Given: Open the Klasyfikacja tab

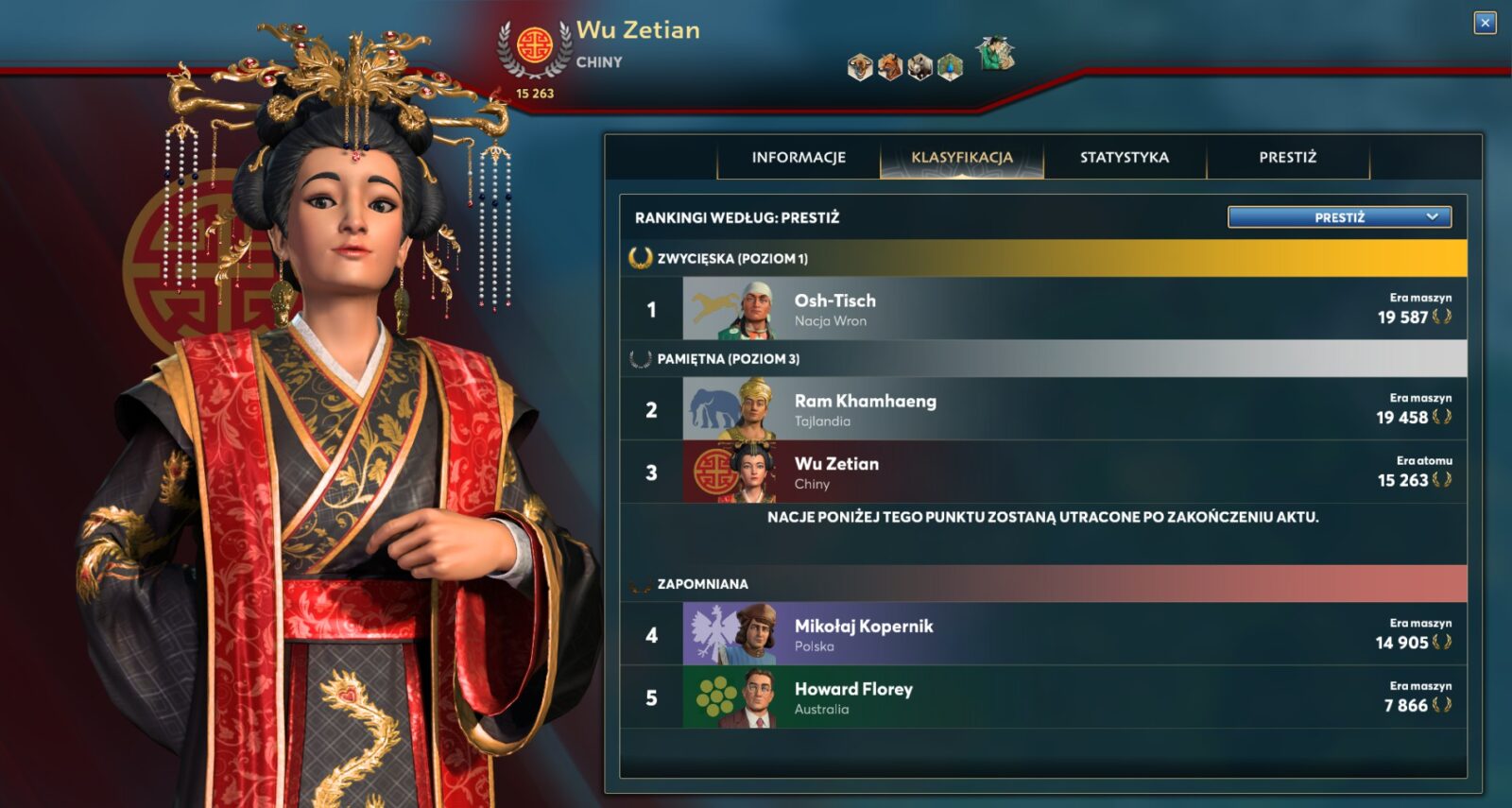Looking at the screenshot, I should tap(962, 158).
